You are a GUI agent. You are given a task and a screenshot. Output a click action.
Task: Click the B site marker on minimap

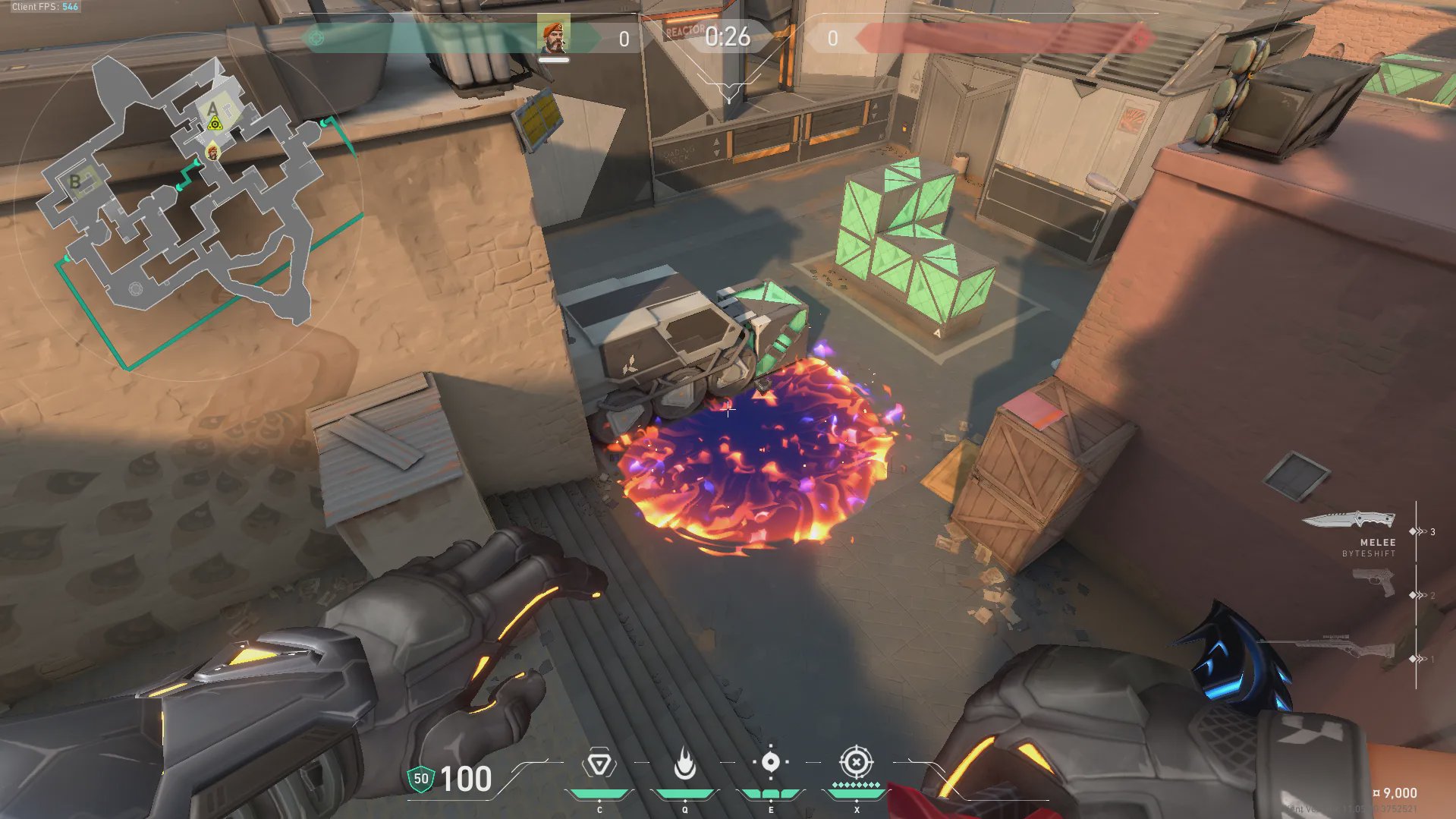(x=75, y=181)
